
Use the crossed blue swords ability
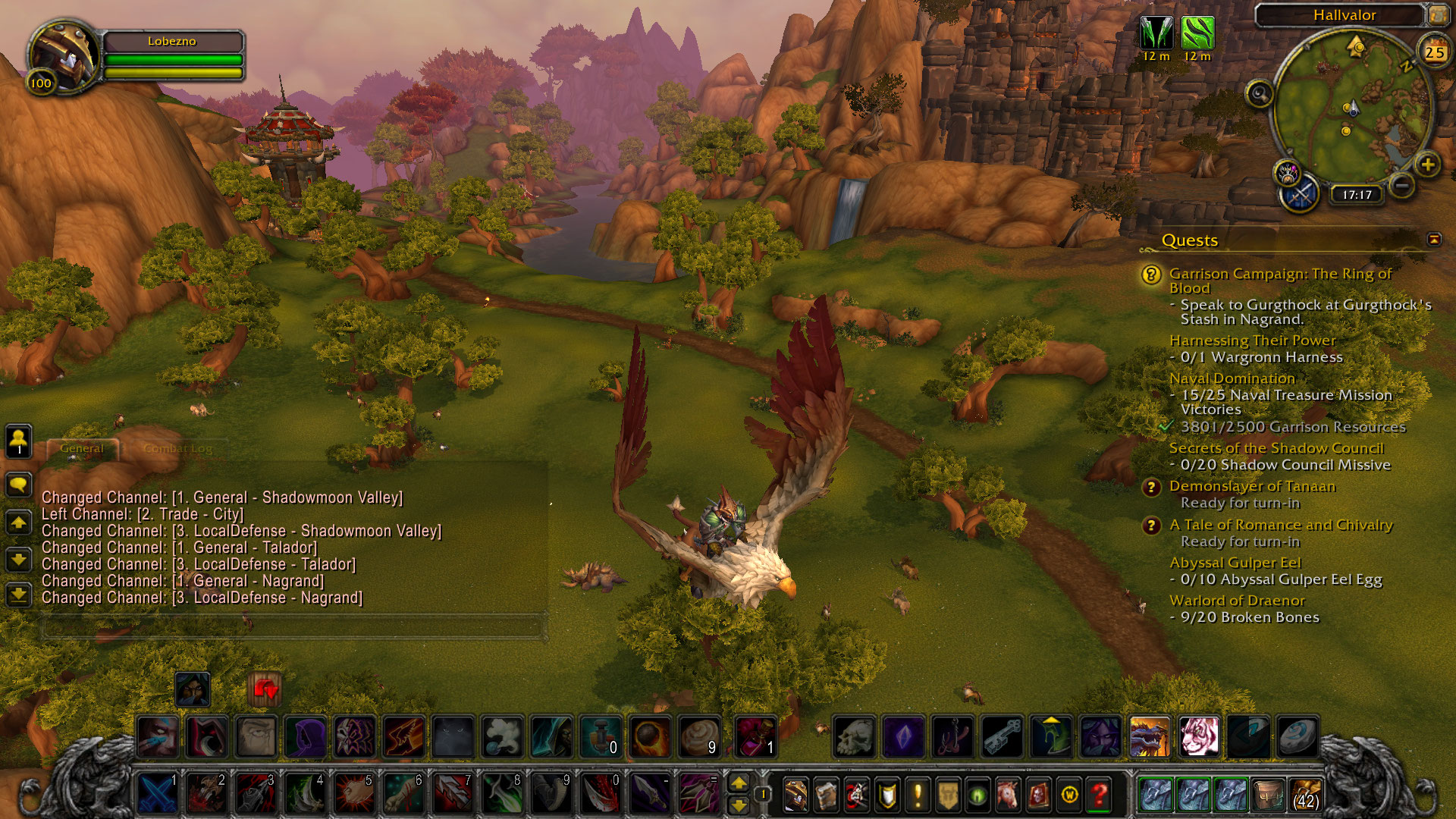(x=158, y=794)
